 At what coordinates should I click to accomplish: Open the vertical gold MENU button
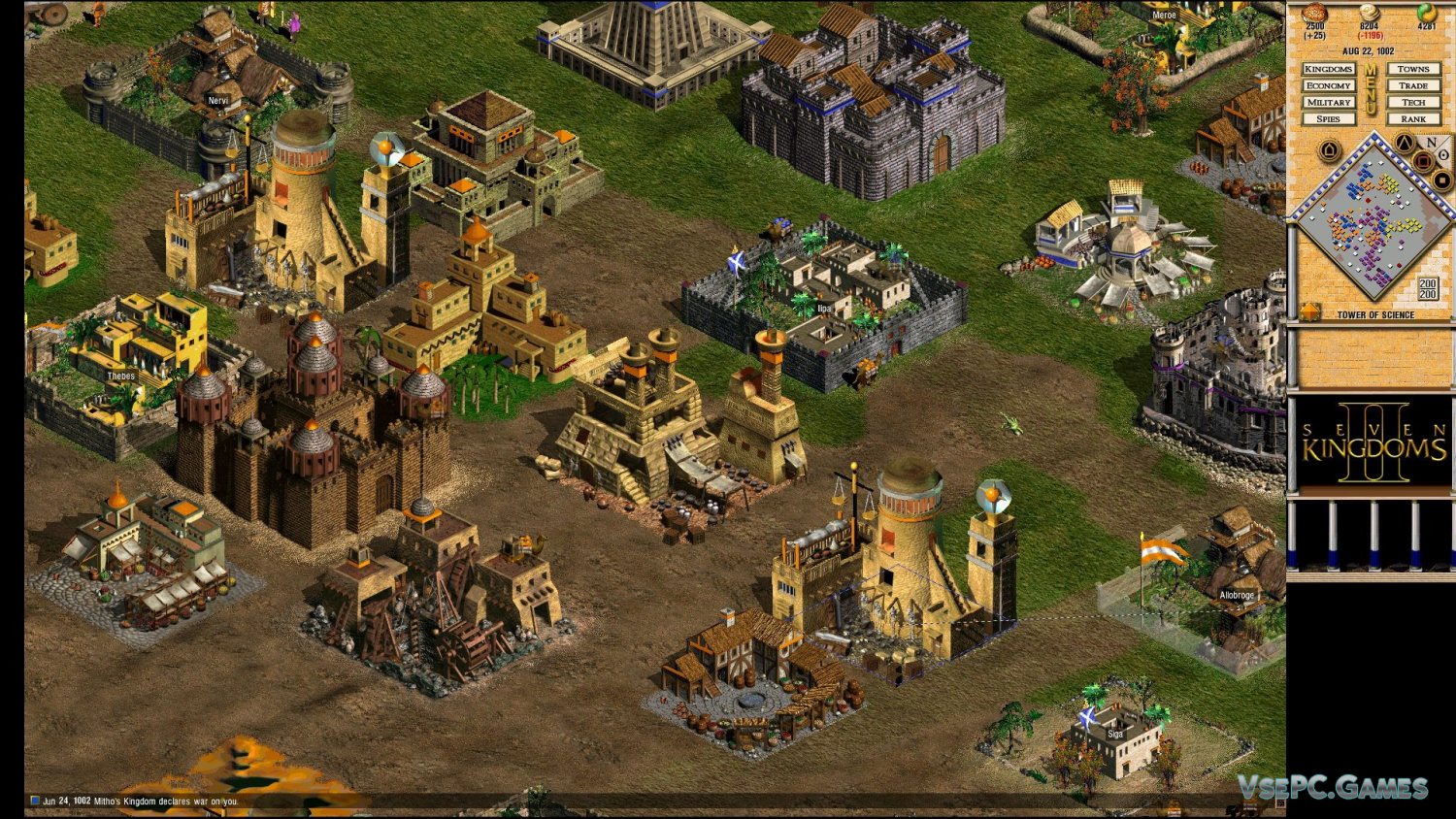[1371, 89]
